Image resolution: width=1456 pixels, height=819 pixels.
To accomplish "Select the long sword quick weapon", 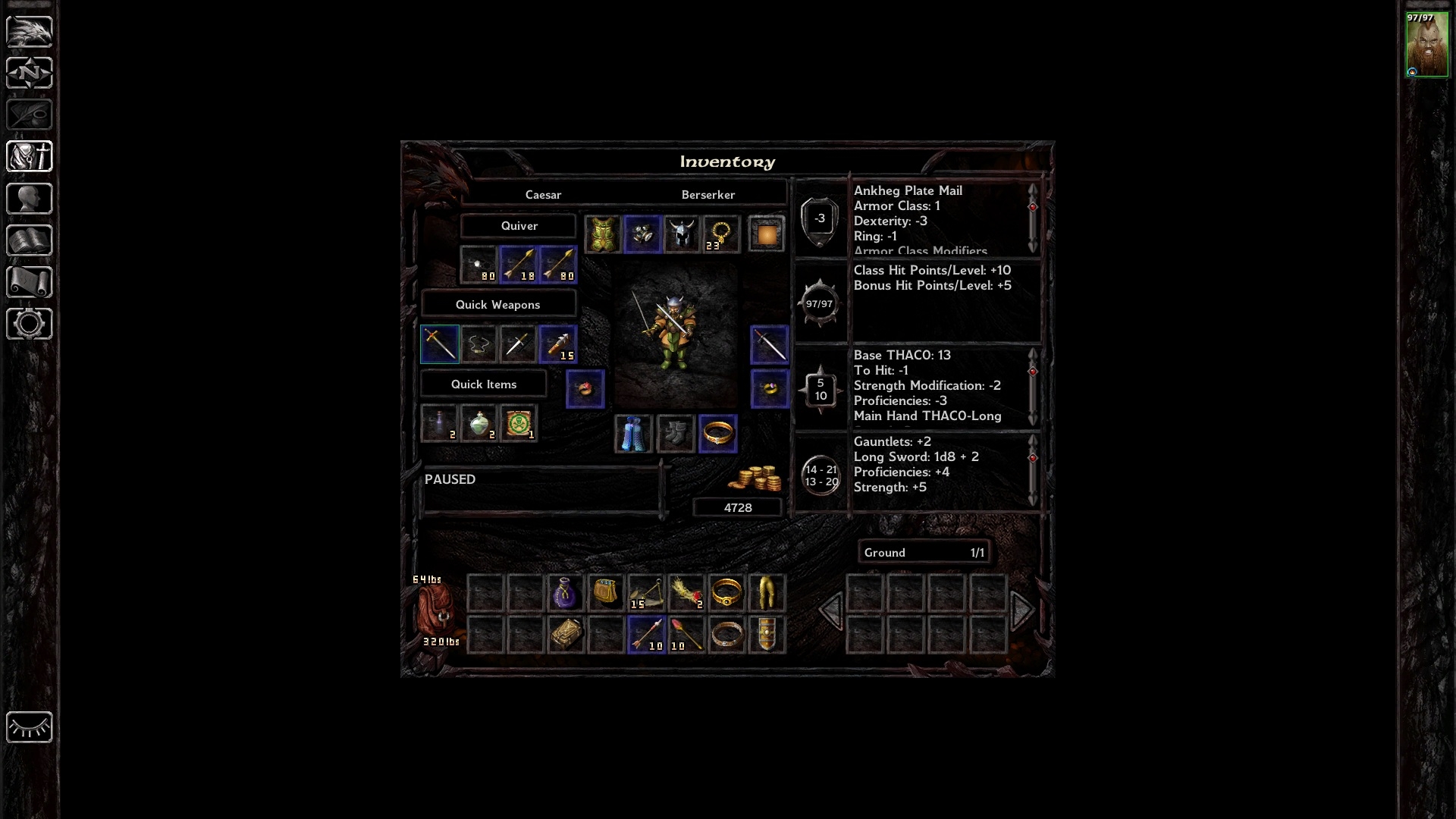I will pos(440,344).
